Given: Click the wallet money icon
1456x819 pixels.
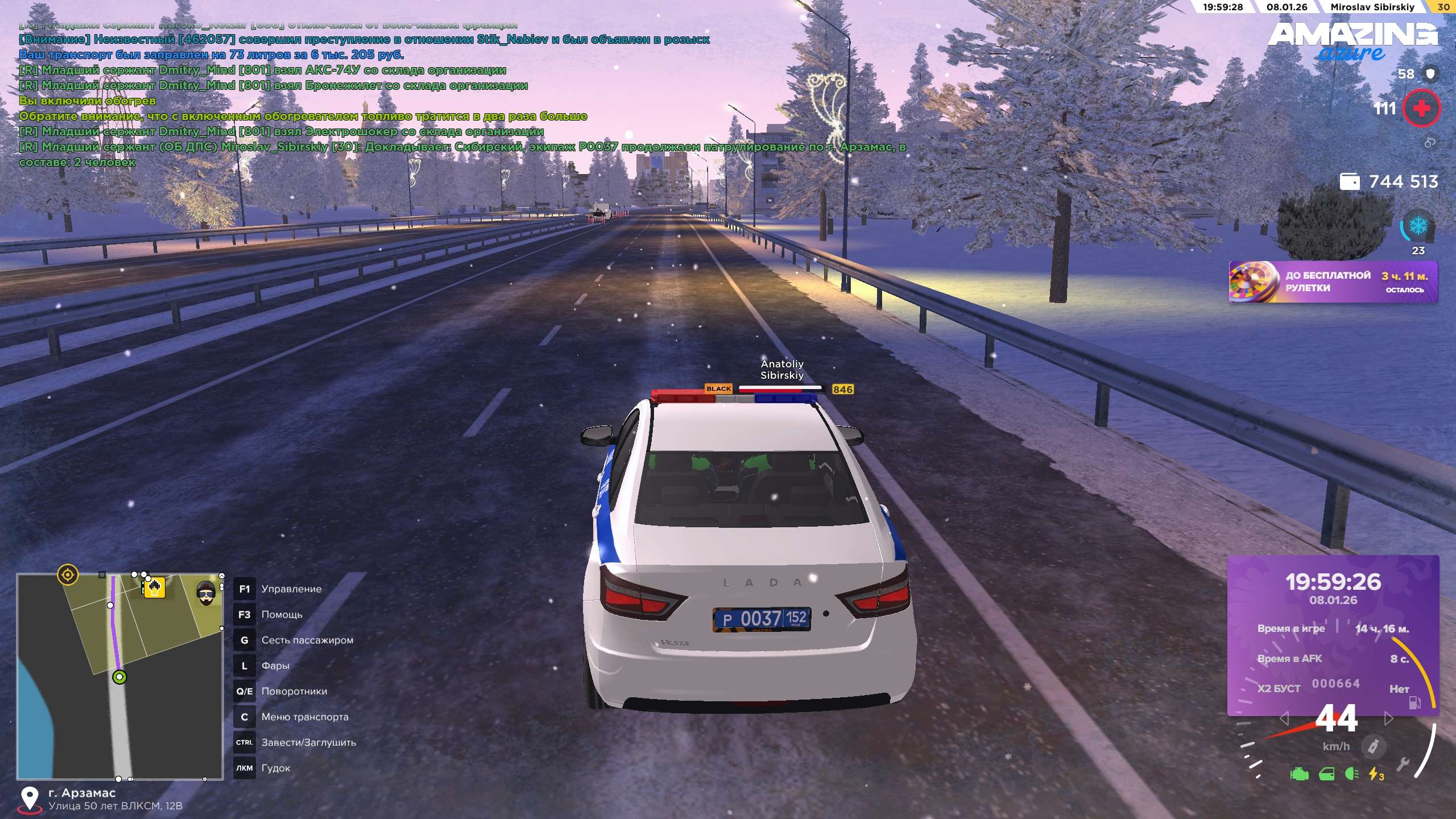Looking at the screenshot, I should click(x=1350, y=181).
